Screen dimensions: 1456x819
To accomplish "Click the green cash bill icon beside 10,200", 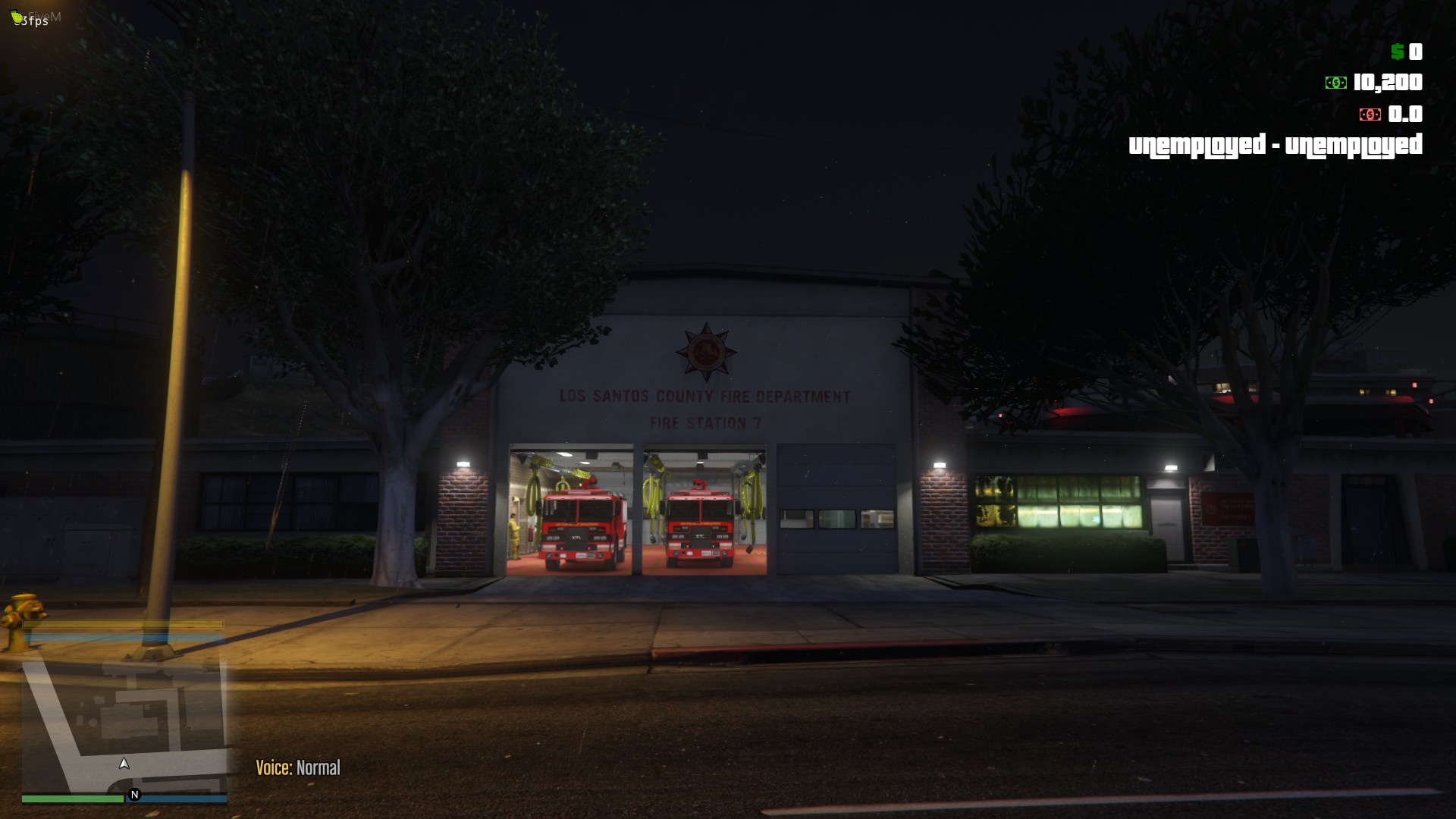I will pos(1335,83).
